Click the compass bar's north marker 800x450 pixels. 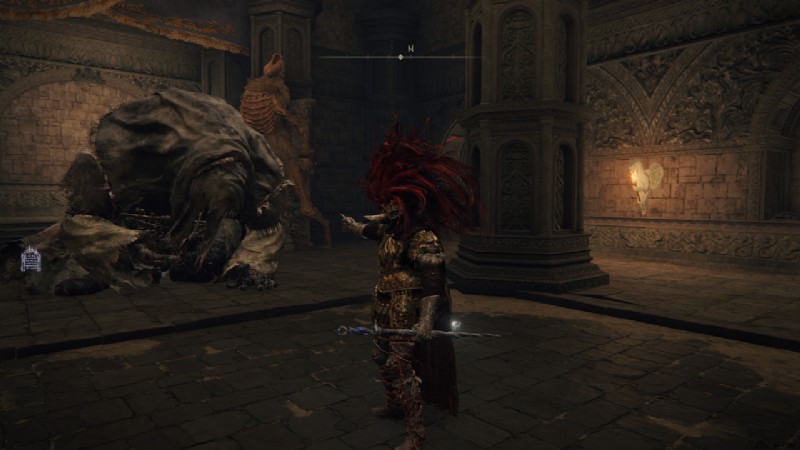point(409,47)
